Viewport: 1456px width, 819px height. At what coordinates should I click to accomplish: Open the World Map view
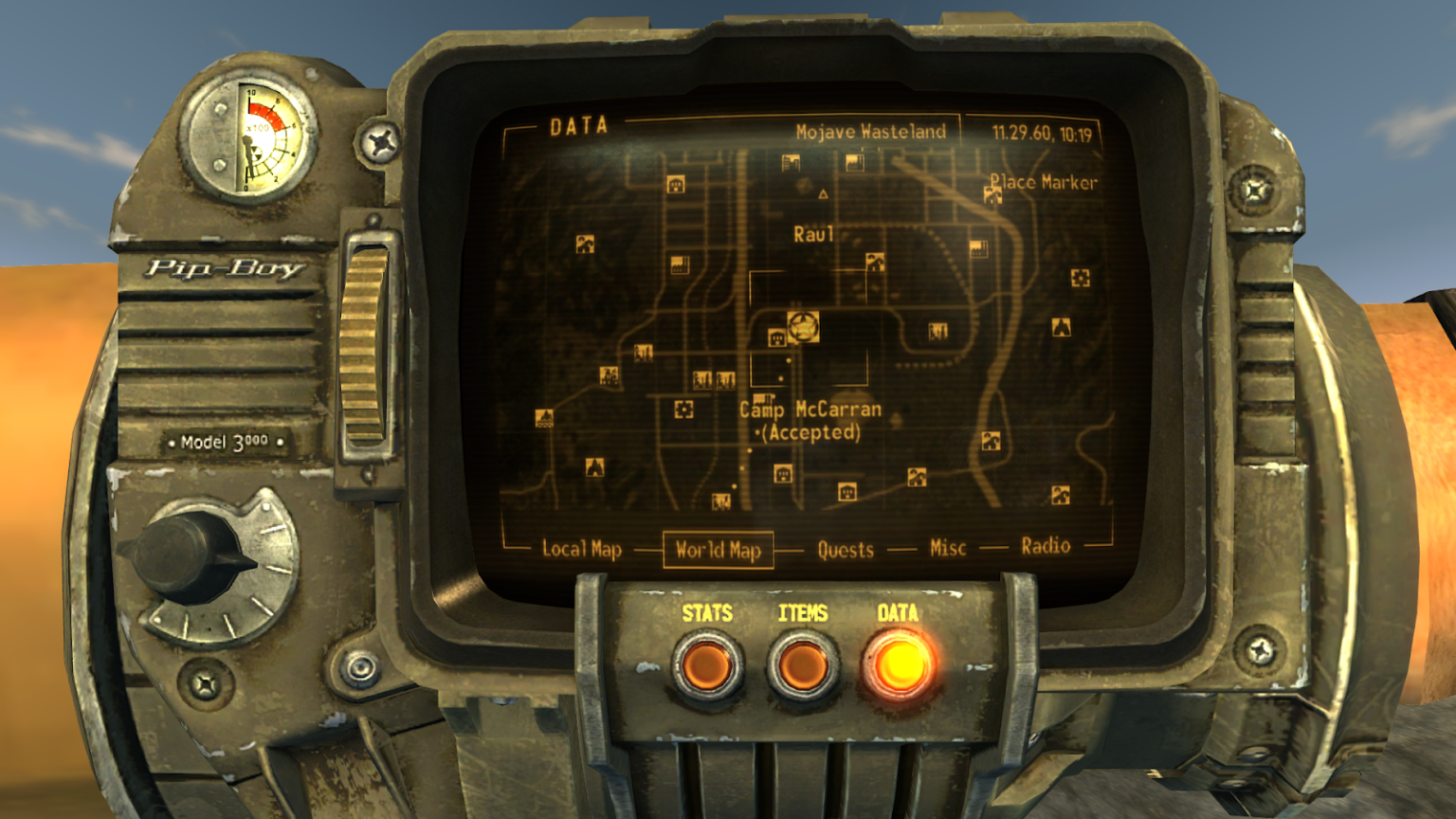(x=721, y=548)
